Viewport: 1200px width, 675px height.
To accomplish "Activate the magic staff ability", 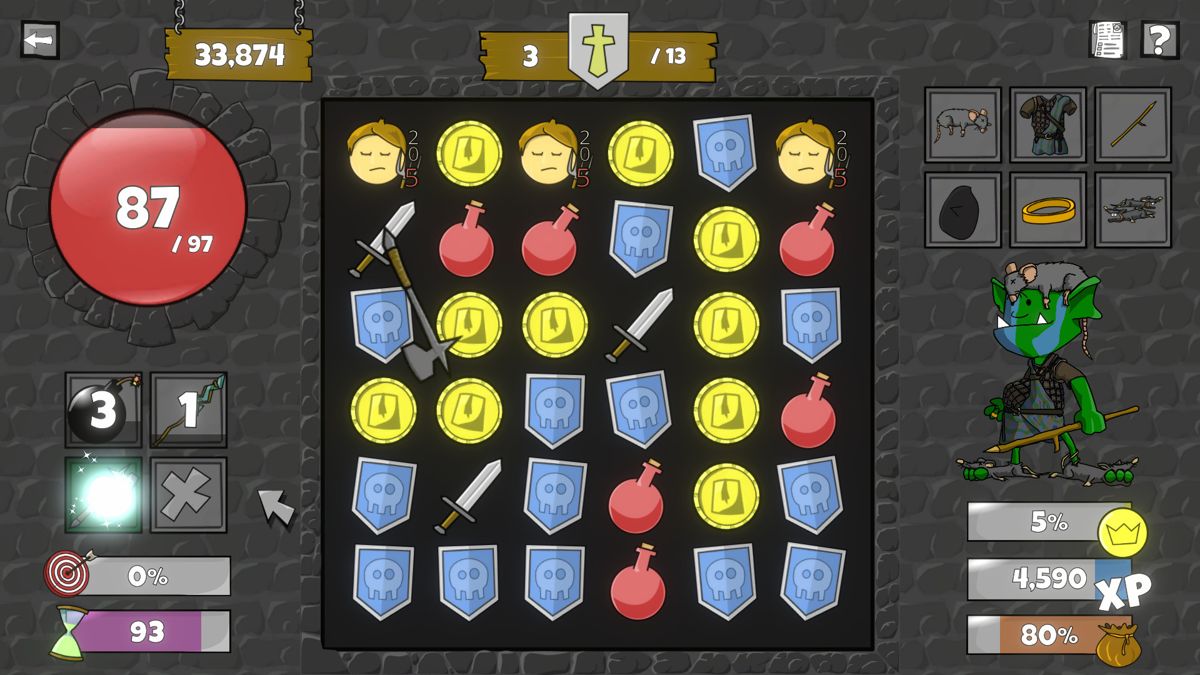I will coord(189,410).
